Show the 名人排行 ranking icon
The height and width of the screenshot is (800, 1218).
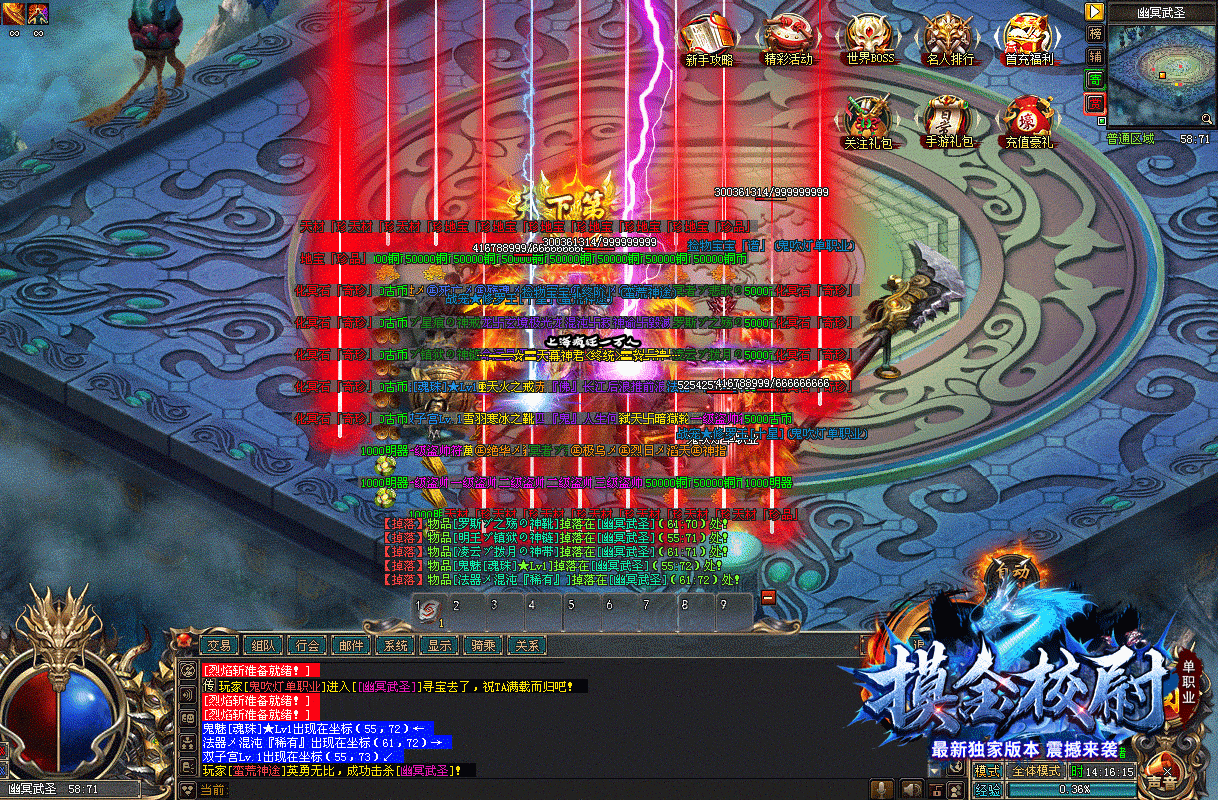point(949,39)
